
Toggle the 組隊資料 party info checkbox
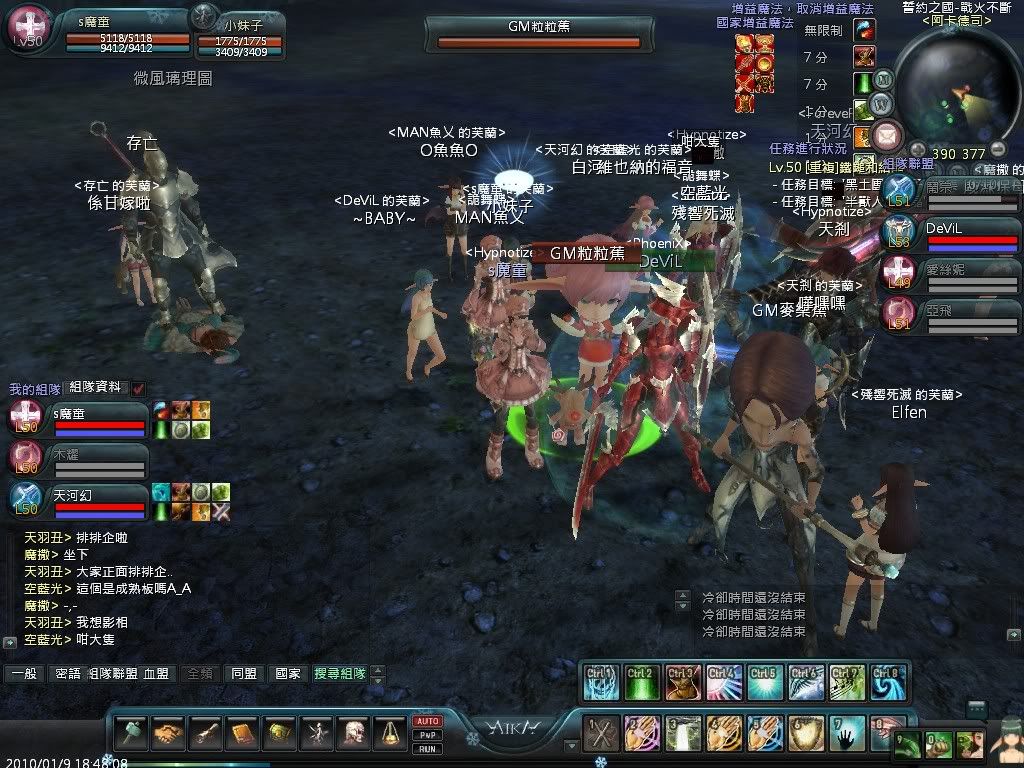point(138,388)
